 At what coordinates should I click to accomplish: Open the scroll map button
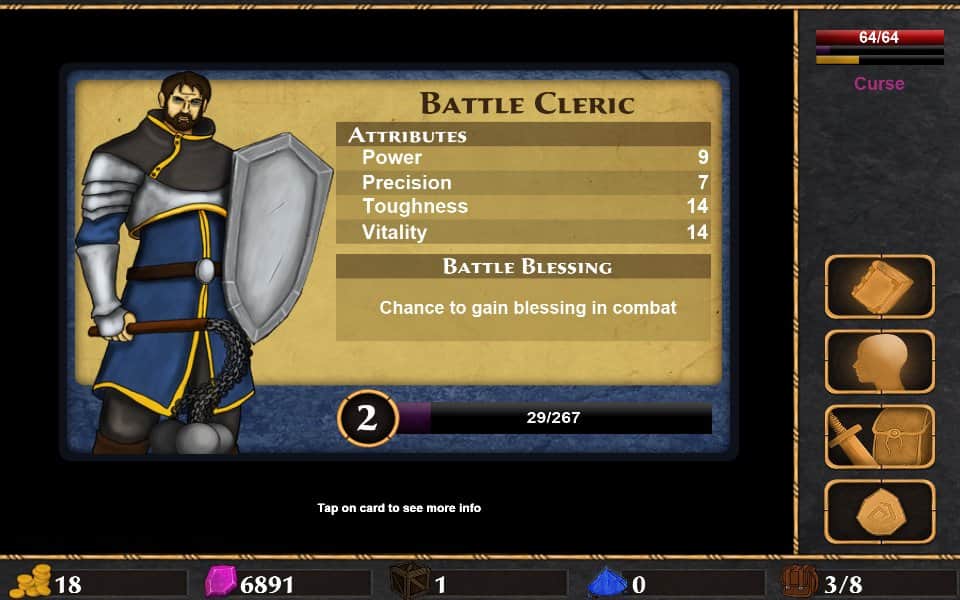[x=879, y=287]
